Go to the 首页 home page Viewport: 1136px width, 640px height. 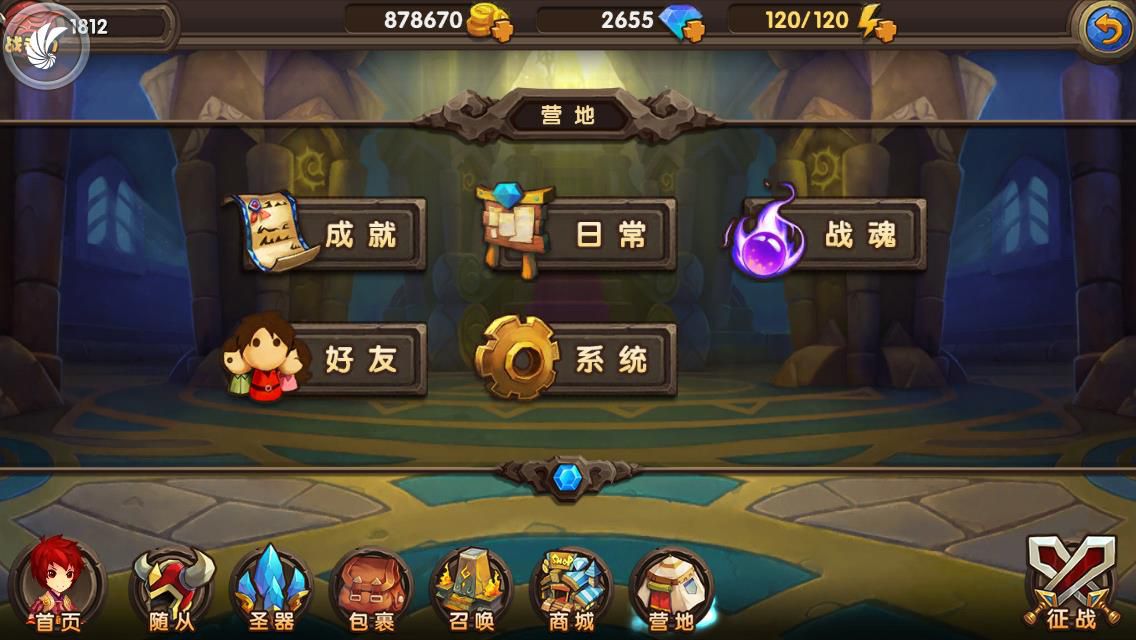pyautogui.click(x=56, y=592)
